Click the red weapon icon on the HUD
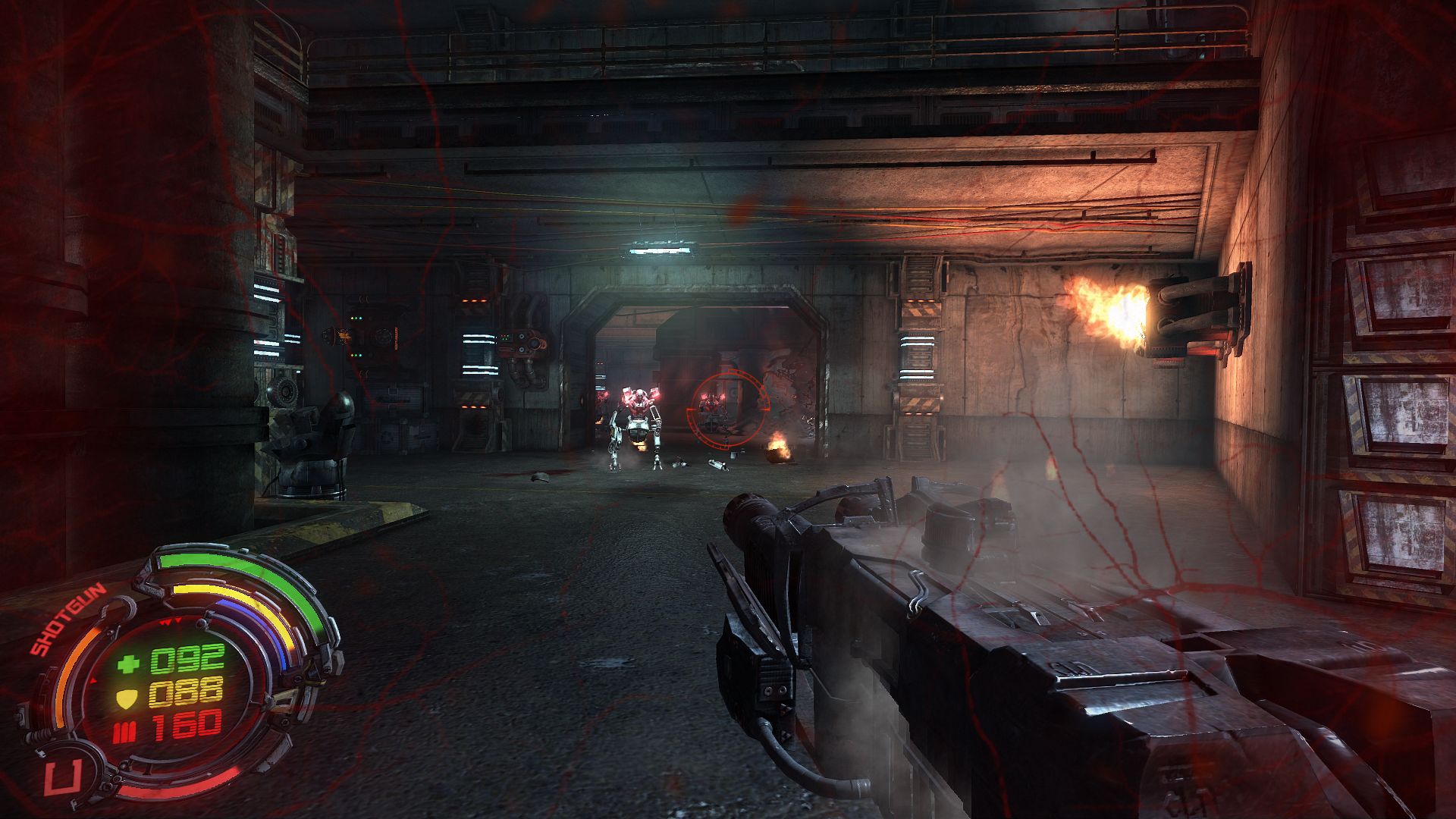1456x819 pixels. 58,779
